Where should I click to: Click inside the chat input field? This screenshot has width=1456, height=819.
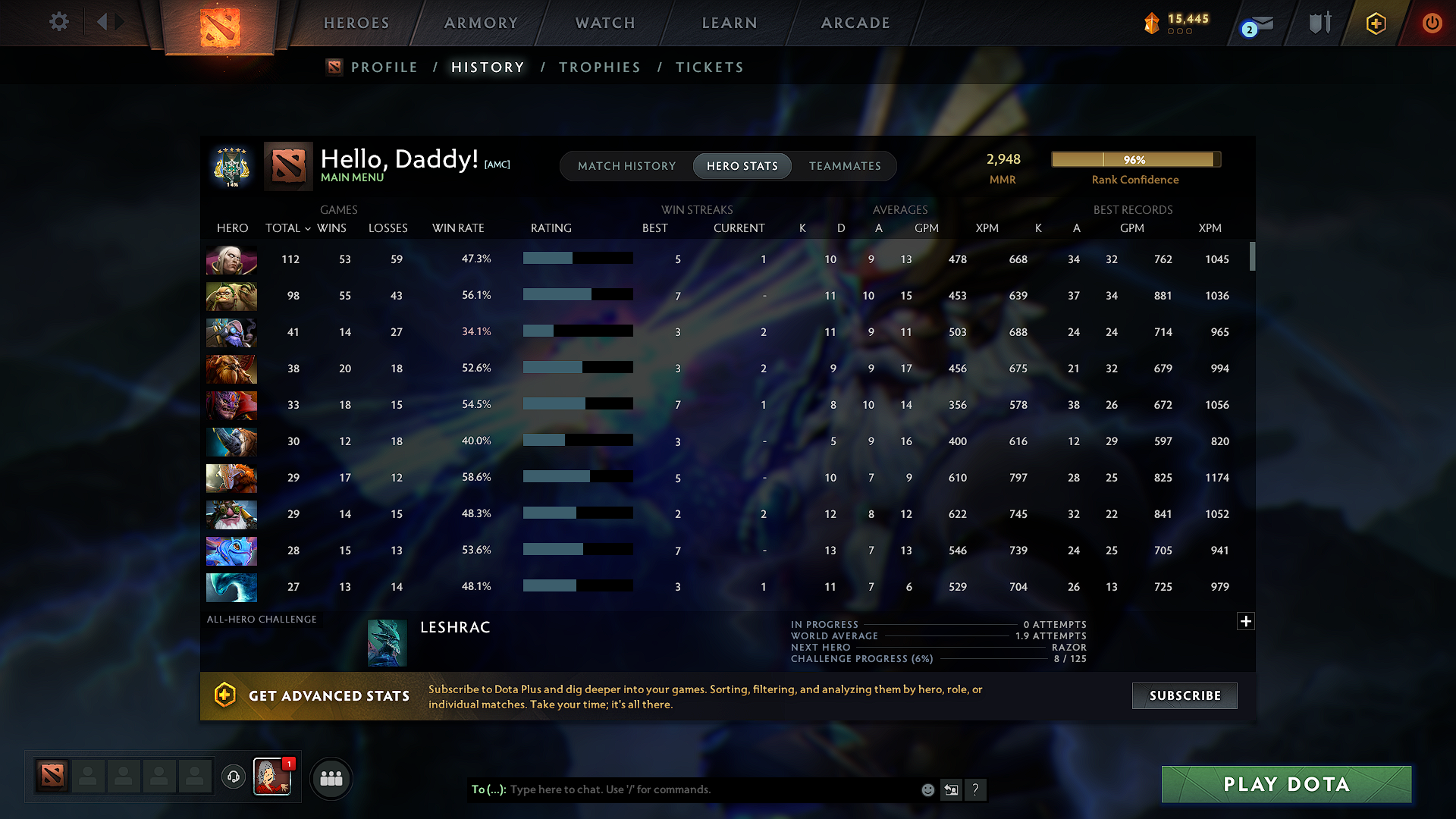[x=682, y=789]
